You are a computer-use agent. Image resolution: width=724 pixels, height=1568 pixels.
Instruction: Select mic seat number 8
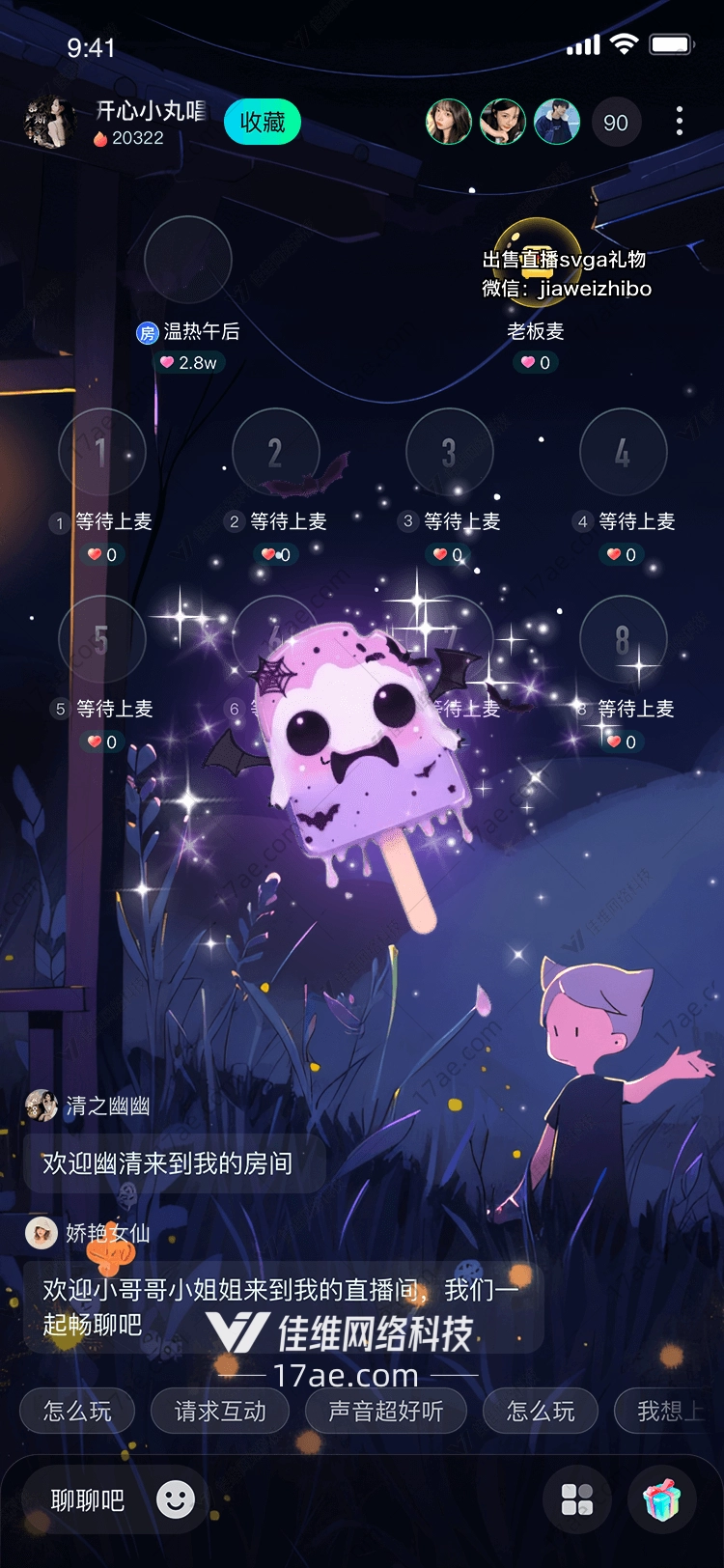[x=623, y=639]
